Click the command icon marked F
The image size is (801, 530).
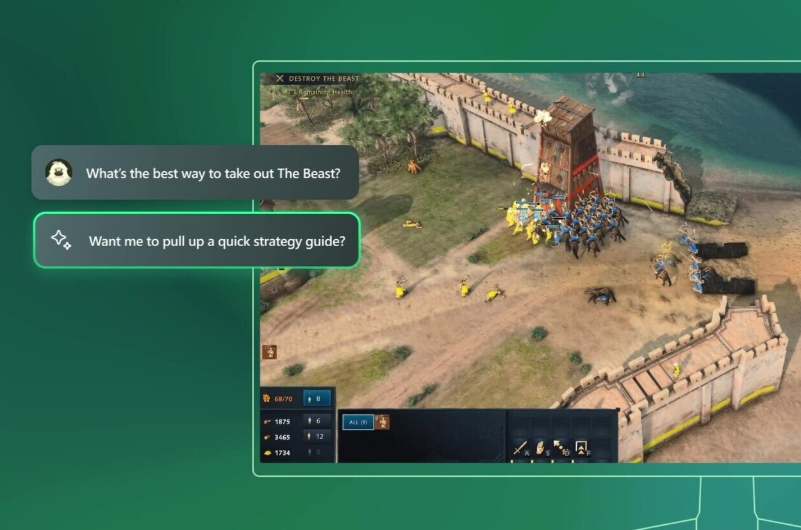coord(581,447)
